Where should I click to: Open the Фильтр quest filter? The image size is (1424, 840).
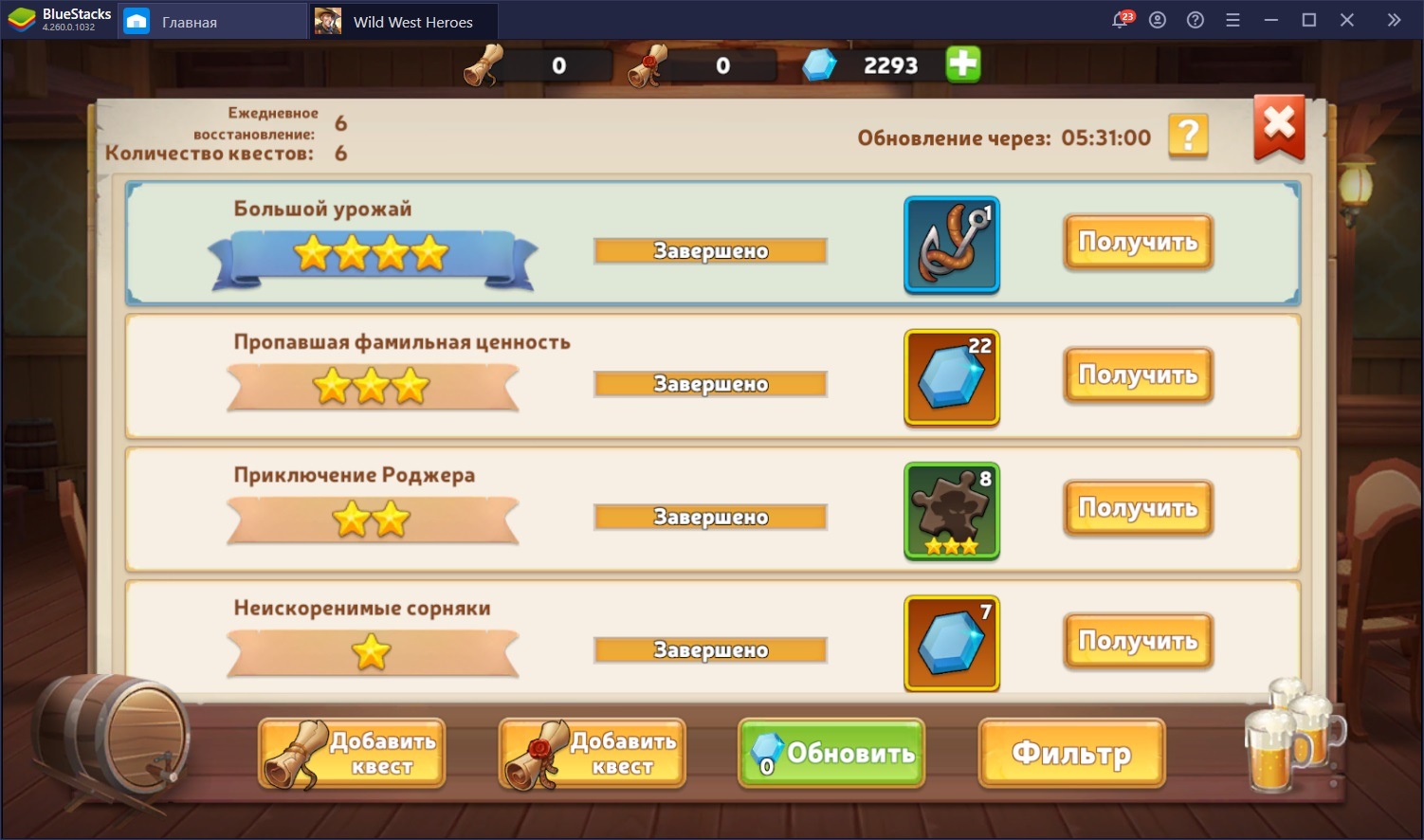coord(1071,753)
